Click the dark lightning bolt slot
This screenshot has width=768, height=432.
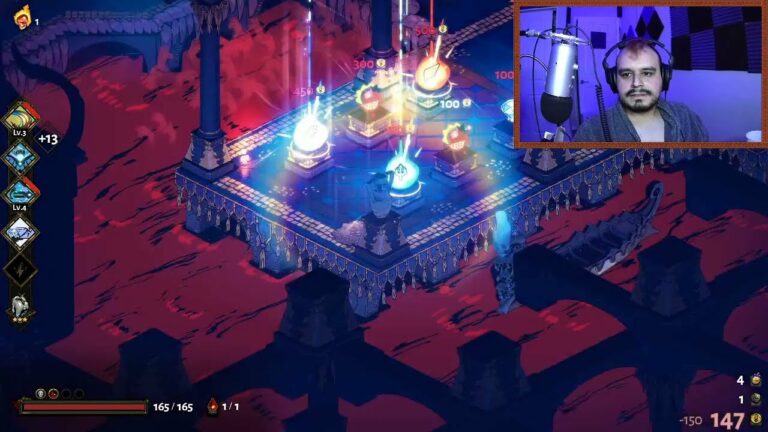pos(20,269)
